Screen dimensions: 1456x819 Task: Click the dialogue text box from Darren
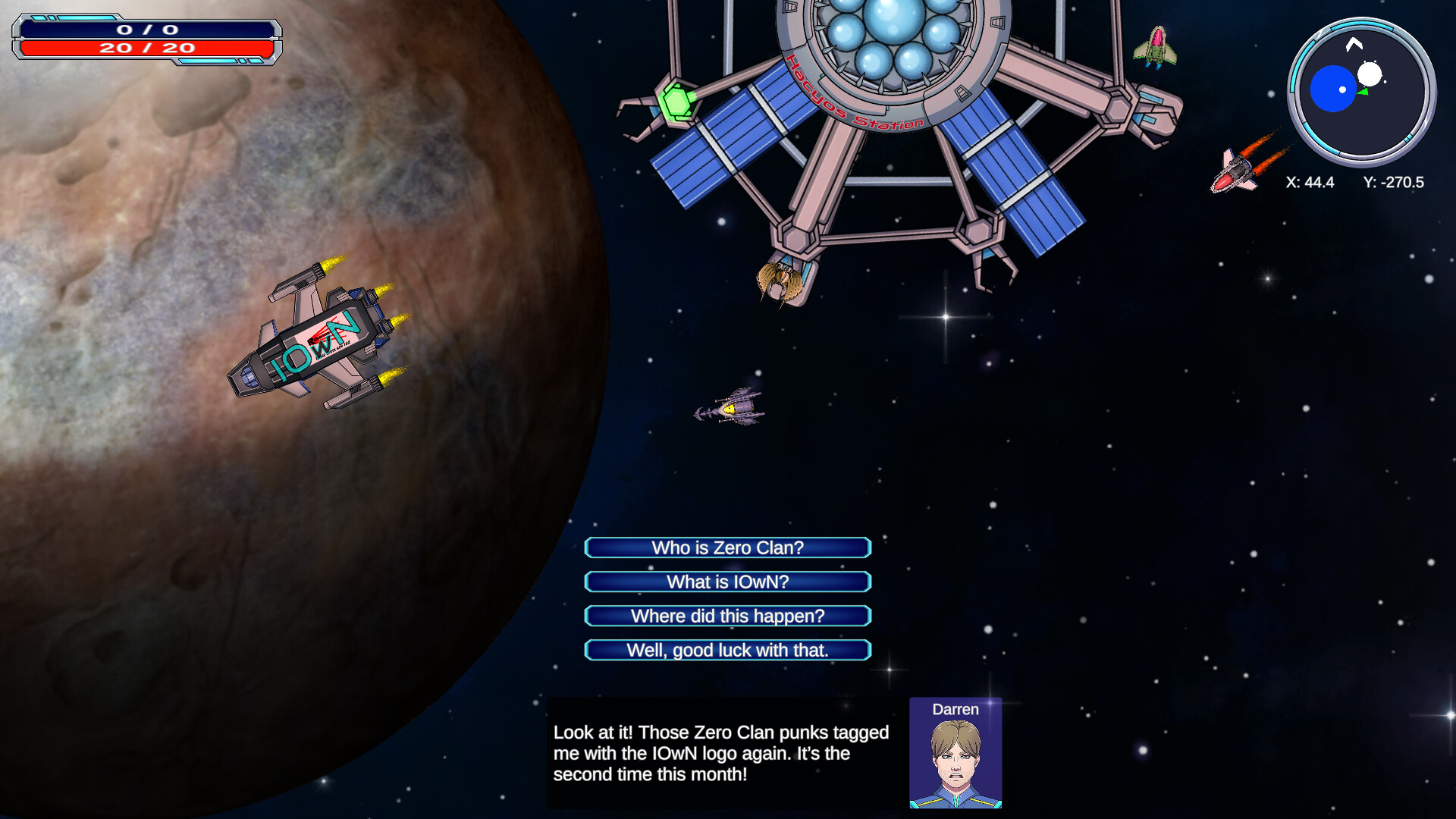point(720,755)
